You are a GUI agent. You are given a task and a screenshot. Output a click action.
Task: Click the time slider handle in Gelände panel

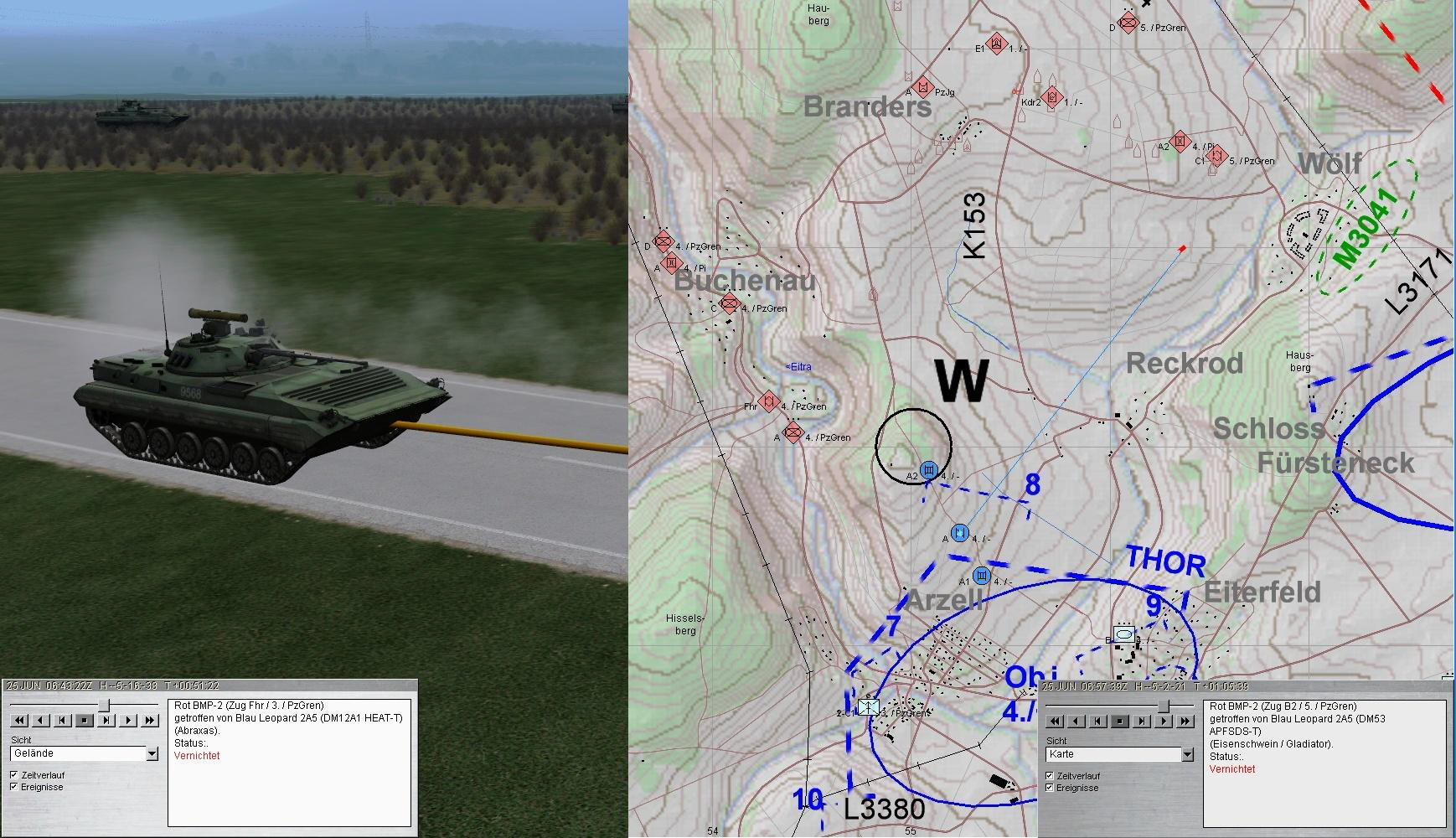(x=104, y=705)
